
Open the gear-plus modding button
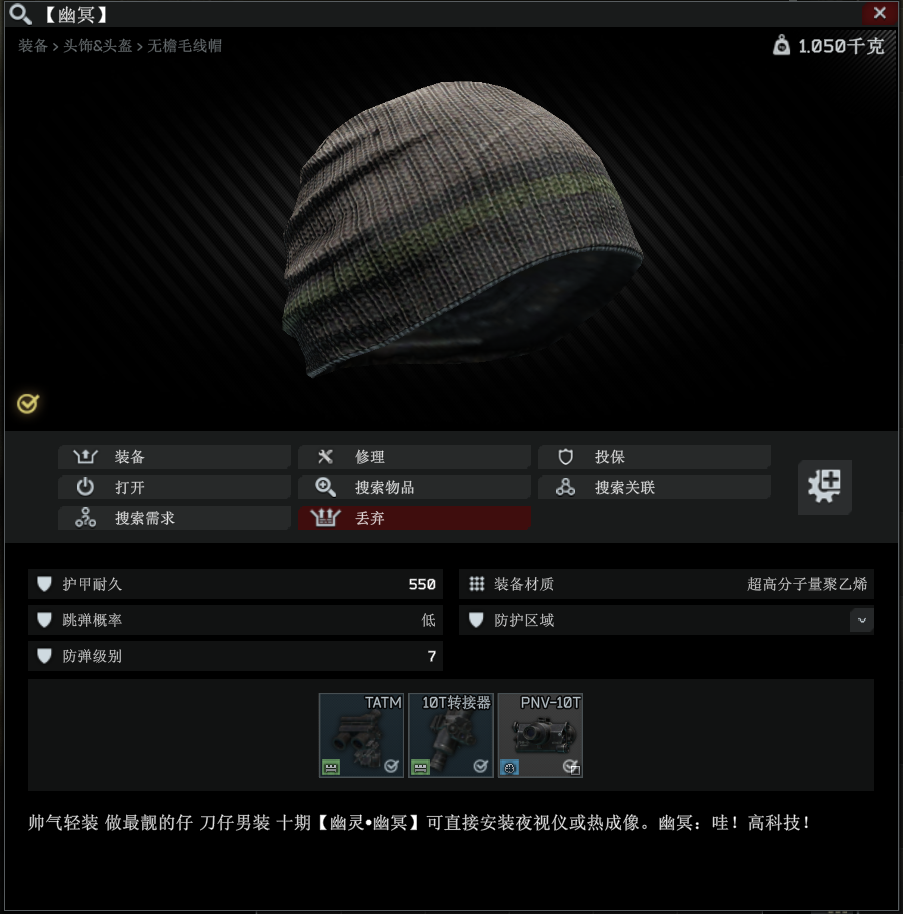tap(824, 487)
